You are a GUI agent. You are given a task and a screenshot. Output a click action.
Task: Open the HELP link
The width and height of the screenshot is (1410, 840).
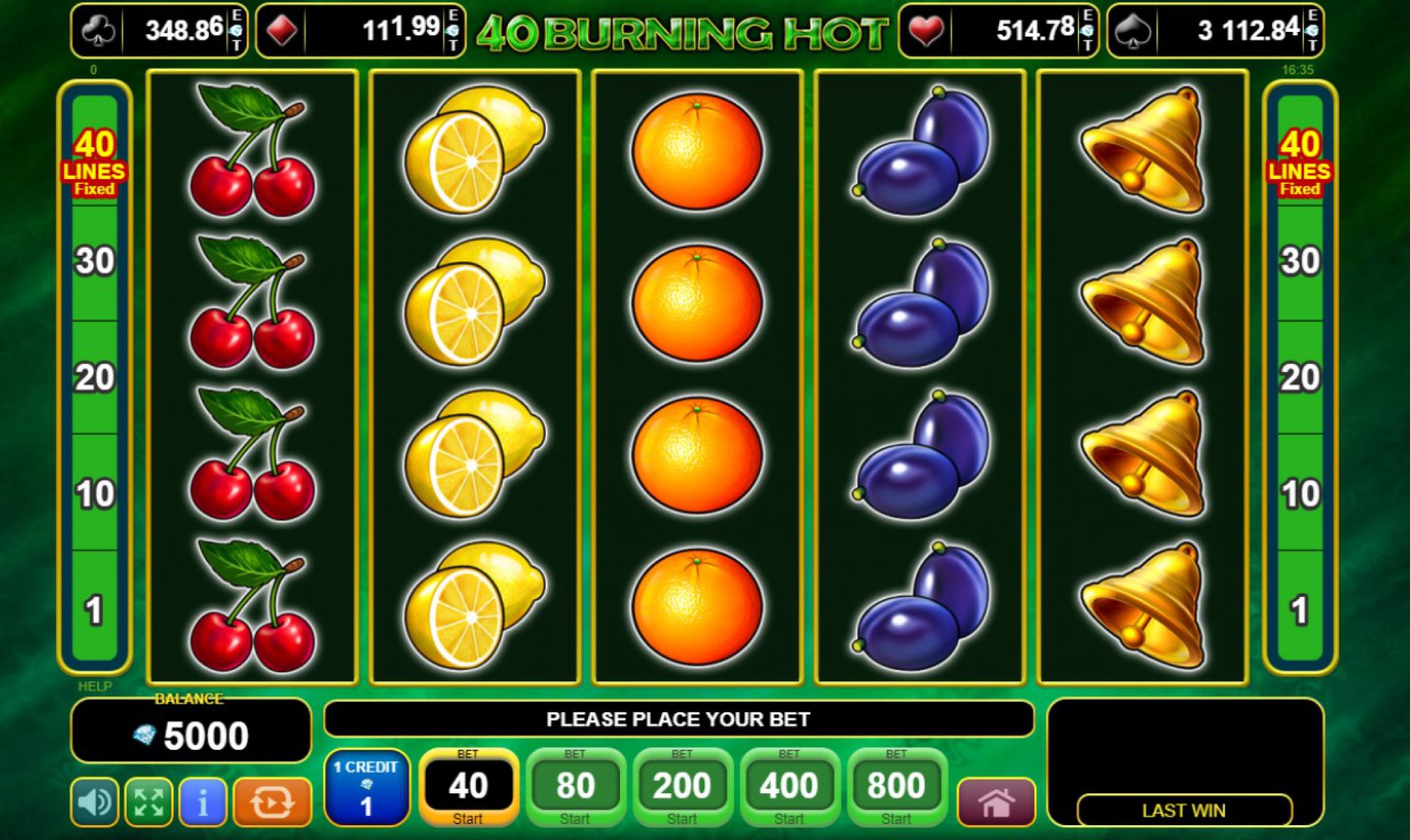point(94,686)
